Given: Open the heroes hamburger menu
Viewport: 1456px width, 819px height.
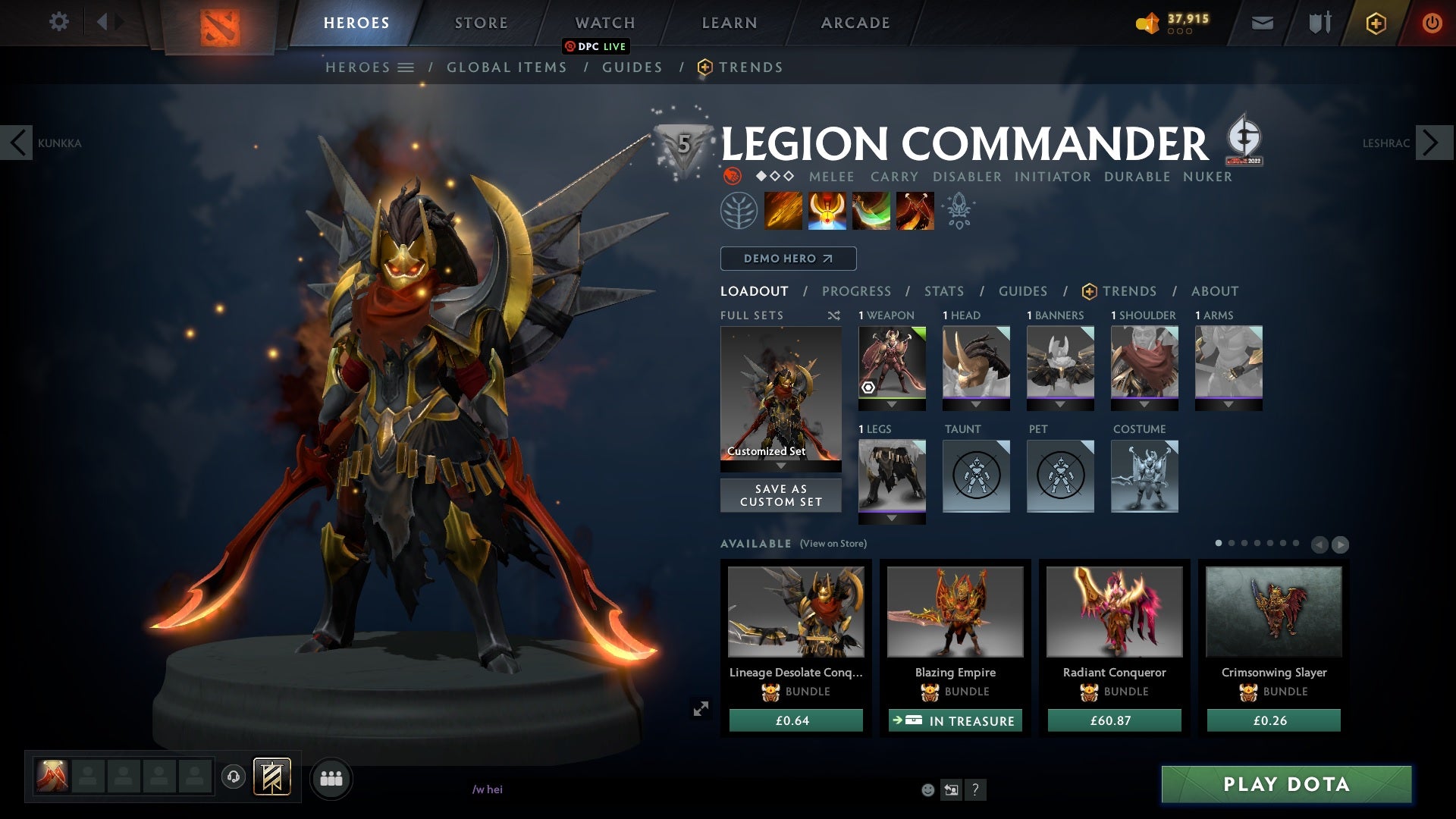Looking at the screenshot, I should (406, 67).
